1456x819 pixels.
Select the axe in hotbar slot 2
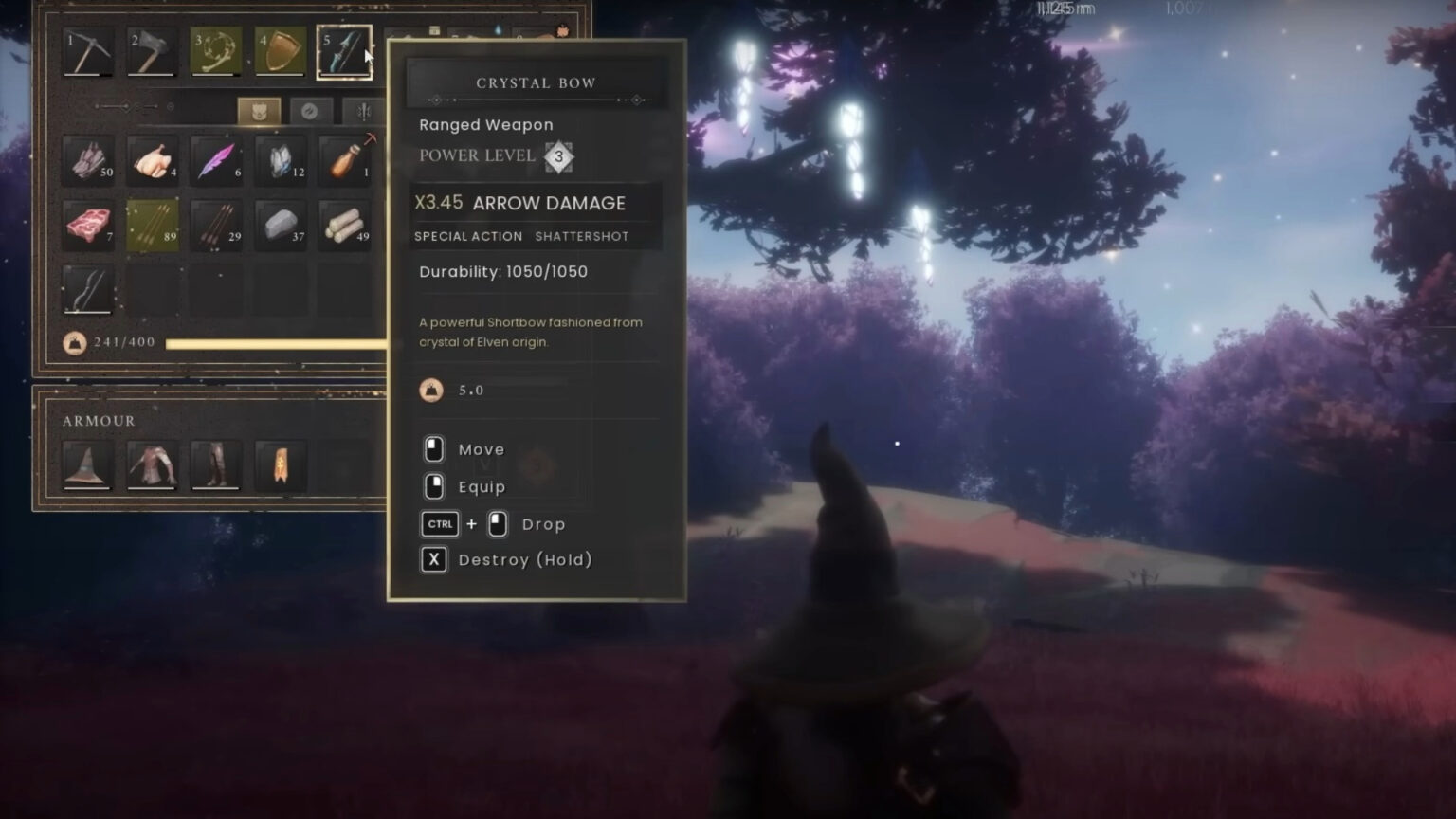(152, 52)
